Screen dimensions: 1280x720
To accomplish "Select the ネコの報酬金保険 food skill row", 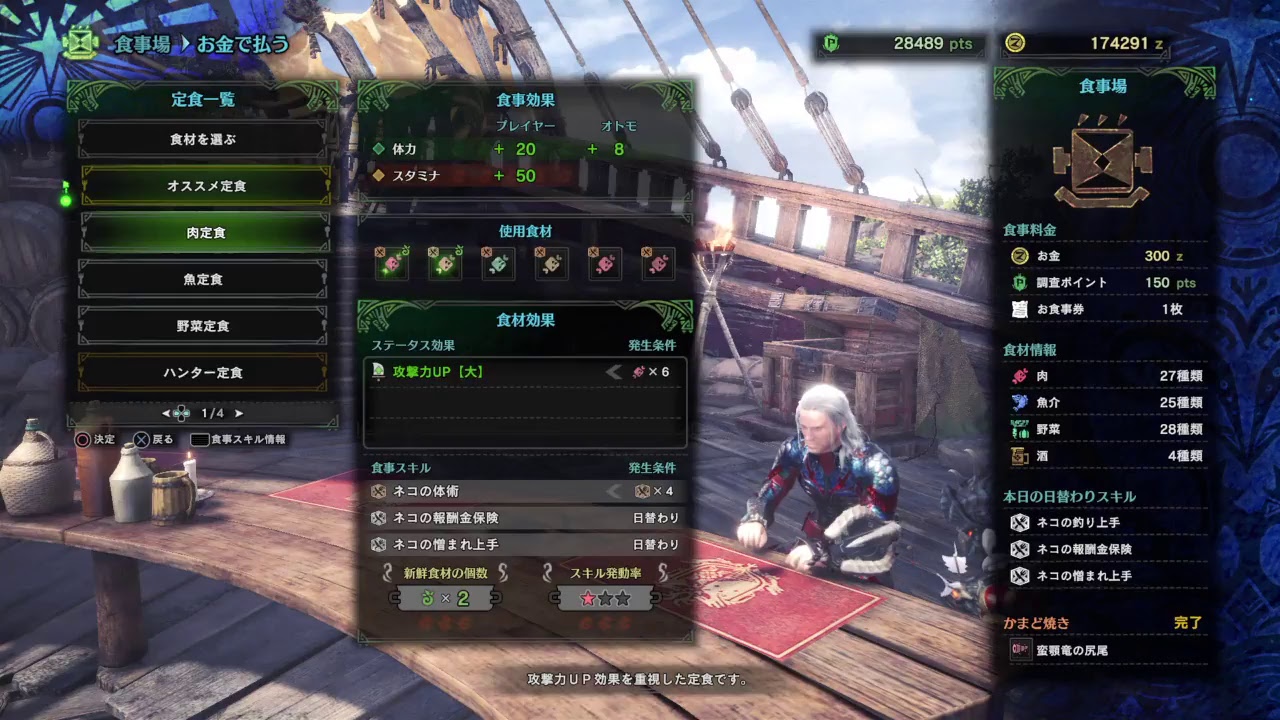I will (x=524, y=518).
